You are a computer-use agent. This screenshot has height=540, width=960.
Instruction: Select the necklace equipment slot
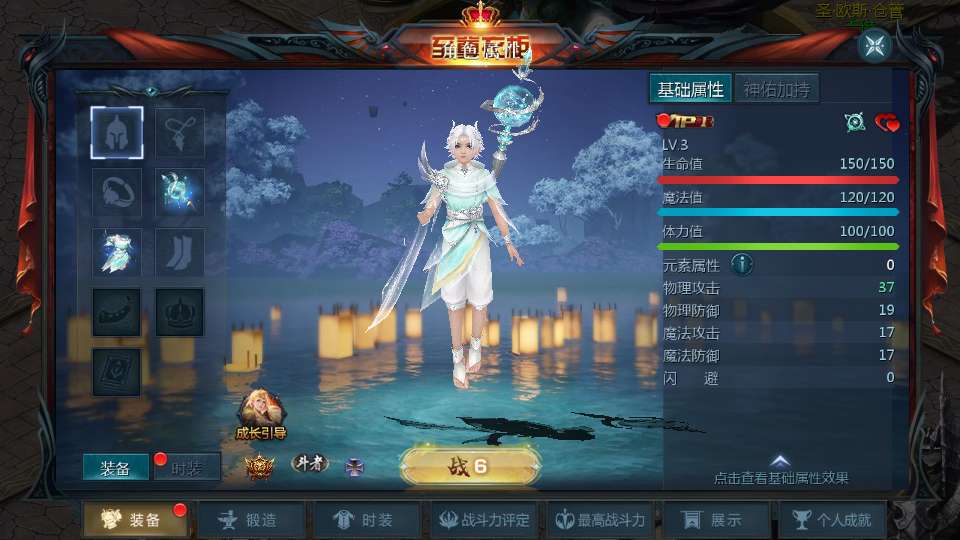(180, 133)
